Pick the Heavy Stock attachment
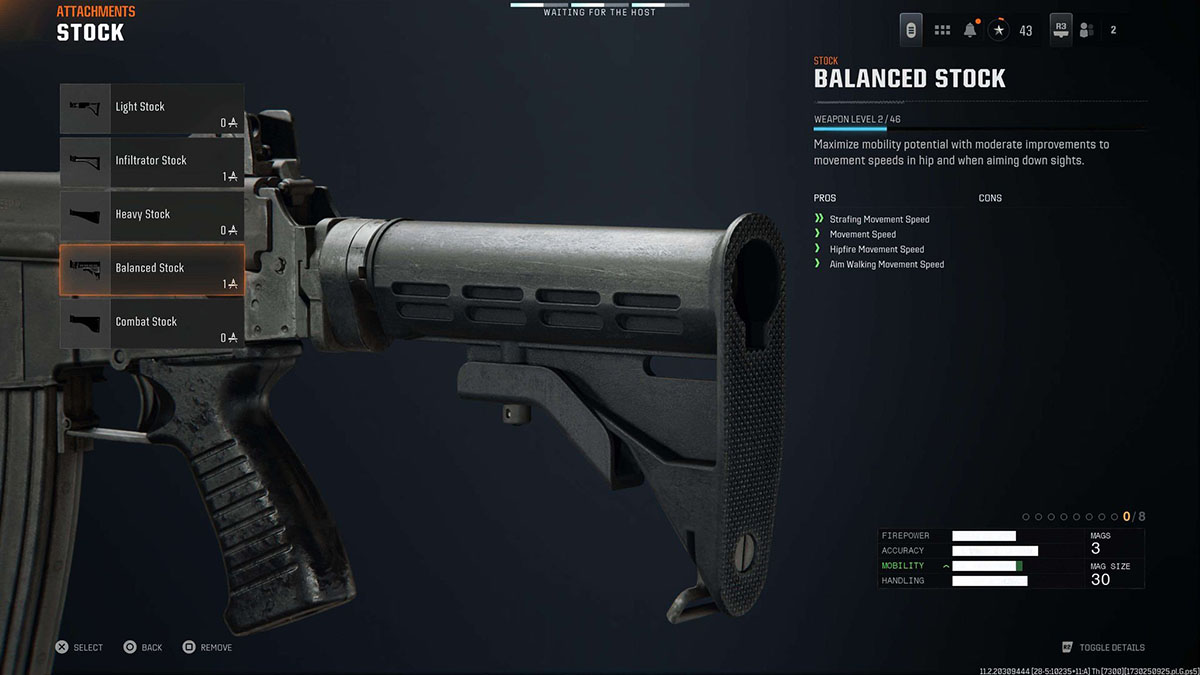This screenshot has height=675, width=1200. pyautogui.click(x=151, y=215)
